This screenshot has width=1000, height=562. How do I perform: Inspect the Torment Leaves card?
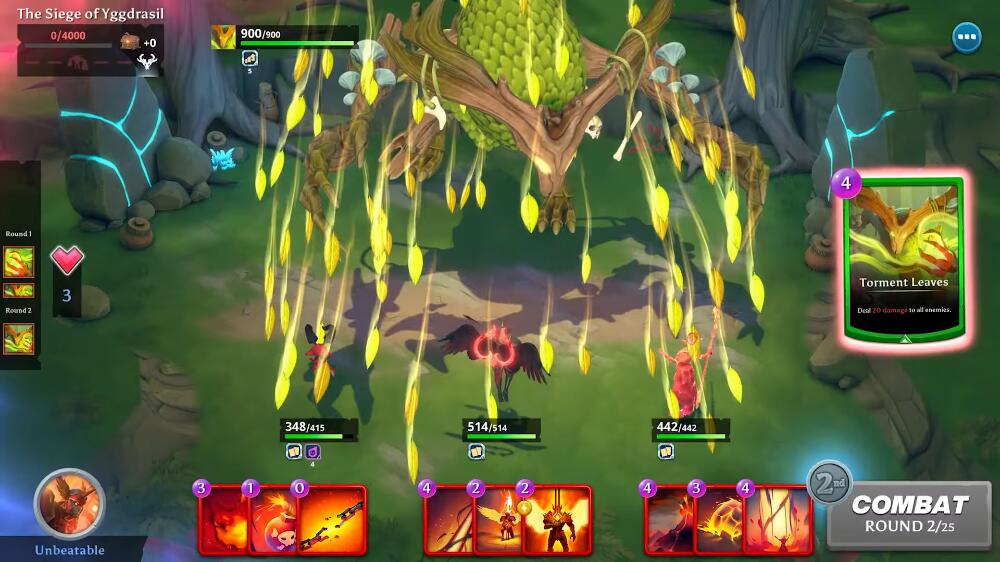tap(903, 262)
